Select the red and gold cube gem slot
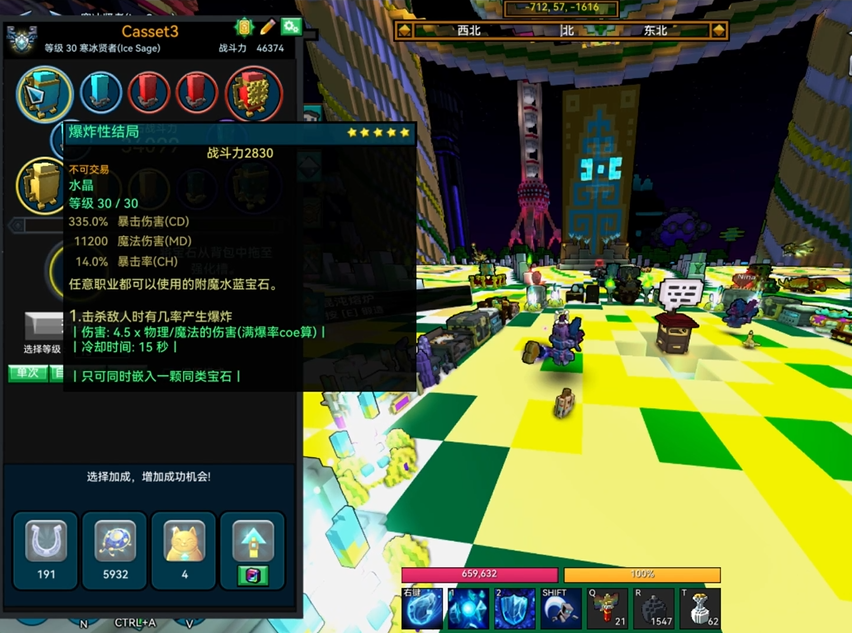 point(253,93)
